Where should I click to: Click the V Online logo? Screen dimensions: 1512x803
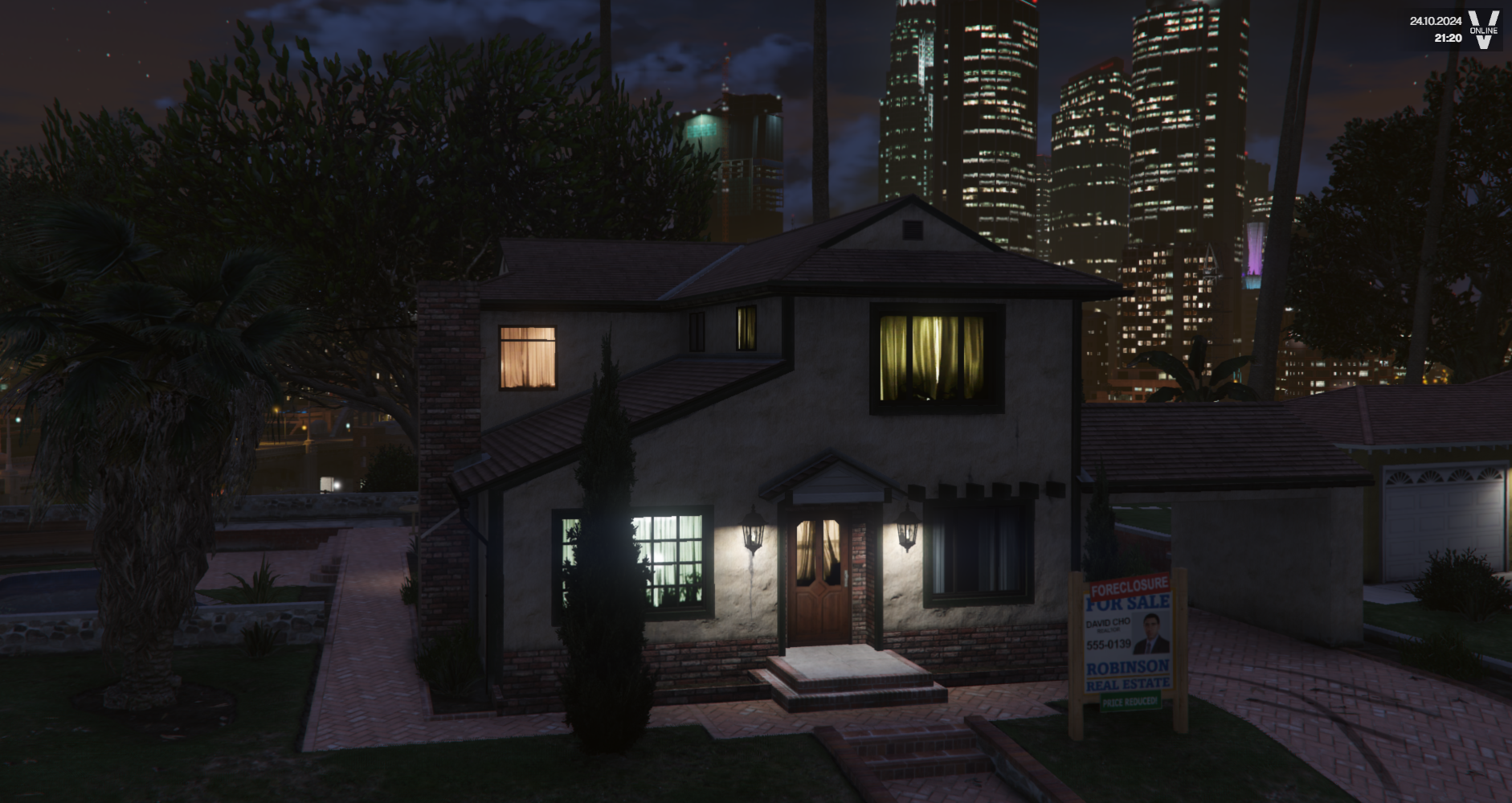click(1483, 30)
